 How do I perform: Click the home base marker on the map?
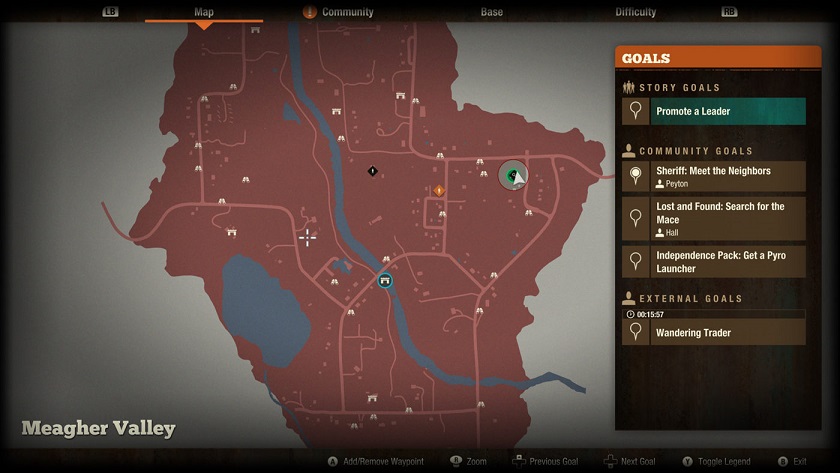click(x=385, y=281)
